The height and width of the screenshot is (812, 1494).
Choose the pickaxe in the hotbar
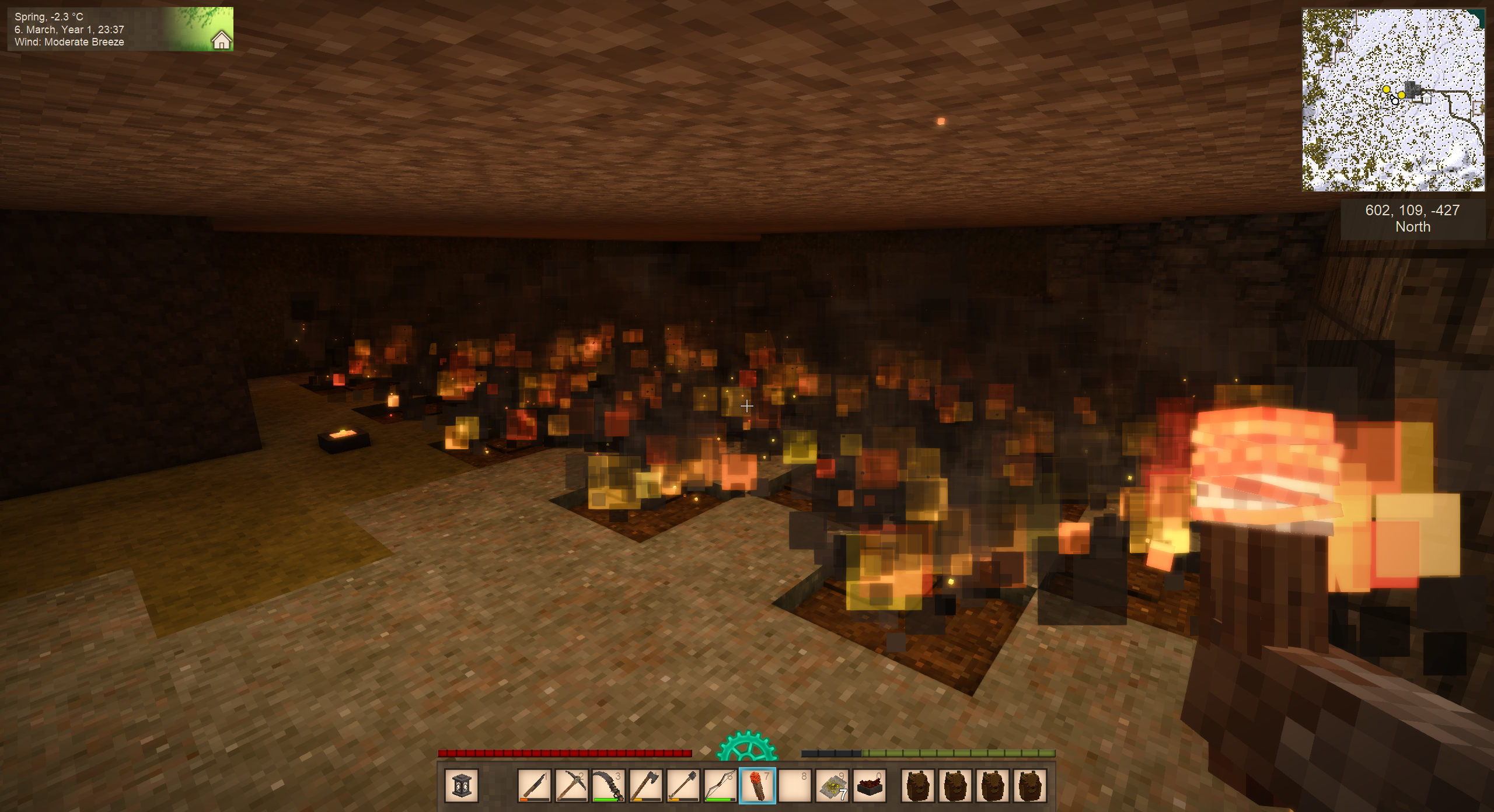[x=571, y=786]
